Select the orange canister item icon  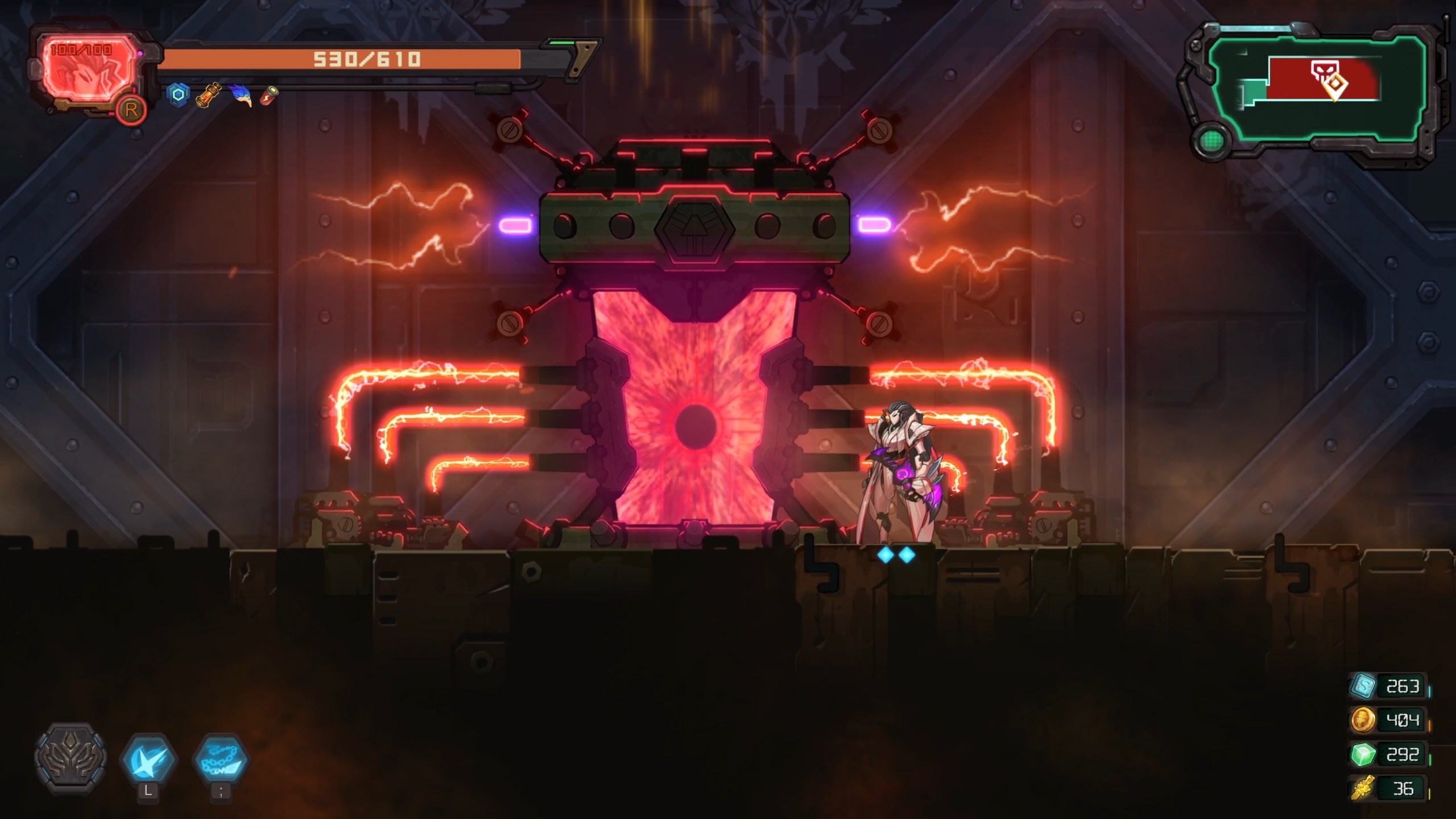click(208, 94)
